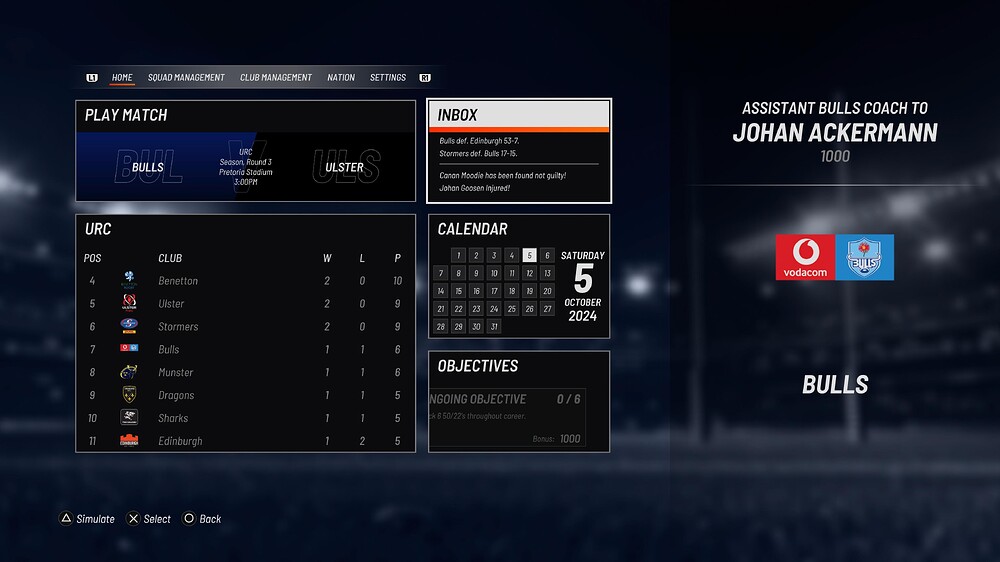
Task: Choose the Ulster row in the standings
Action: tap(246, 304)
